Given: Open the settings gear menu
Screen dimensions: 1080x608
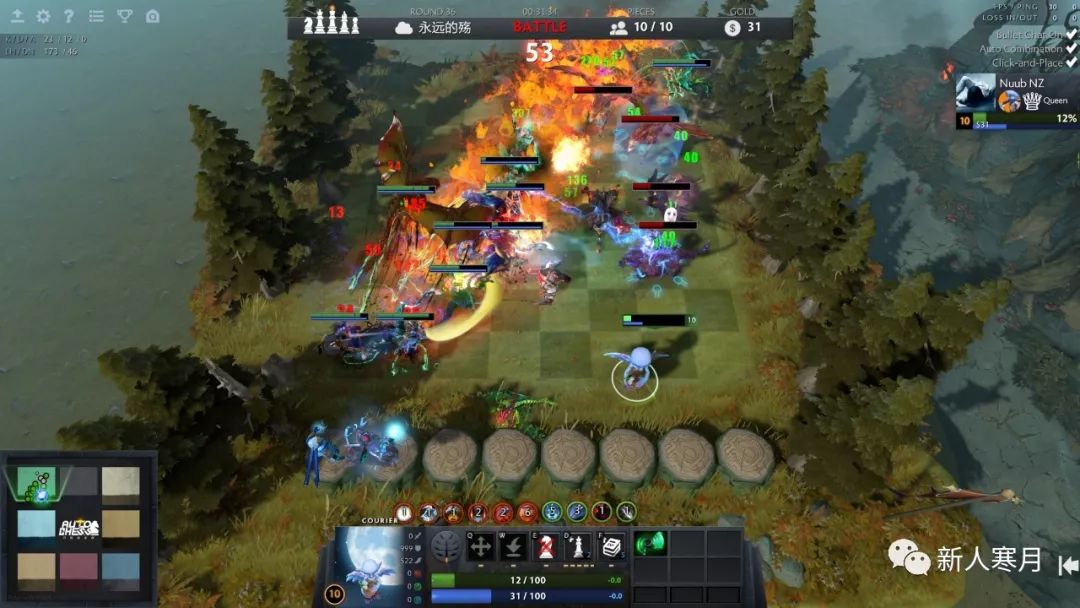Looking at the screenshot, I should click(43, 16).
